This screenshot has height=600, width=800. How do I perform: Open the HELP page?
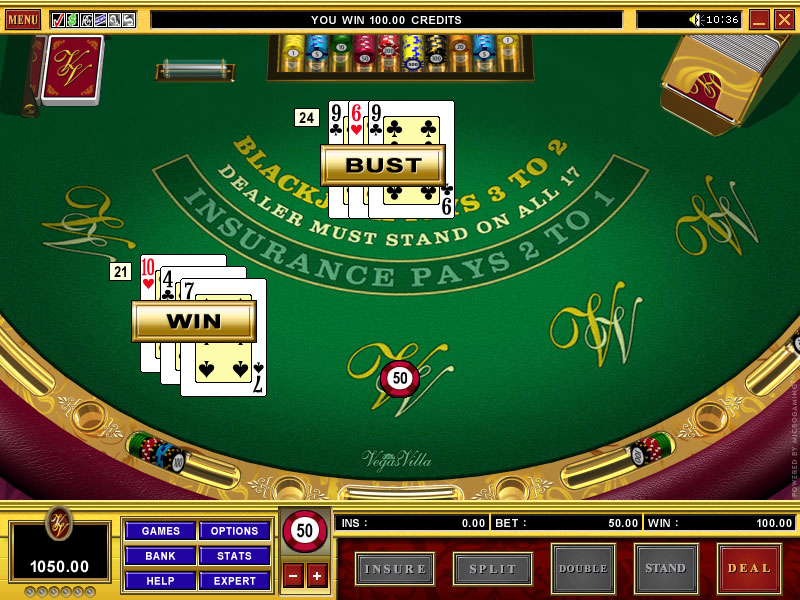pos(160,581)
